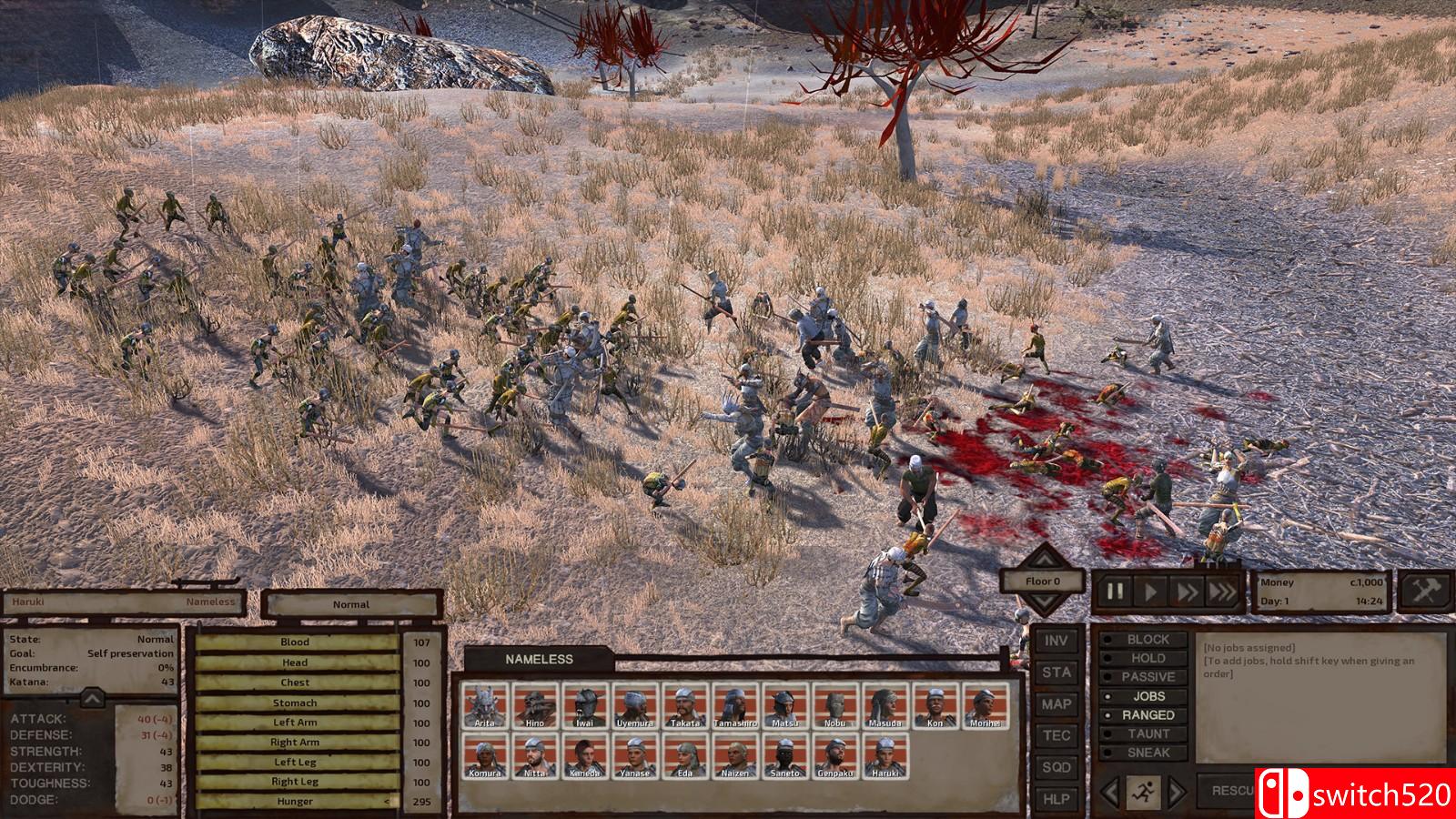This screenshot has height=819, width=1456.
Task: Toggle the HOLD order
Action: 1148,658
